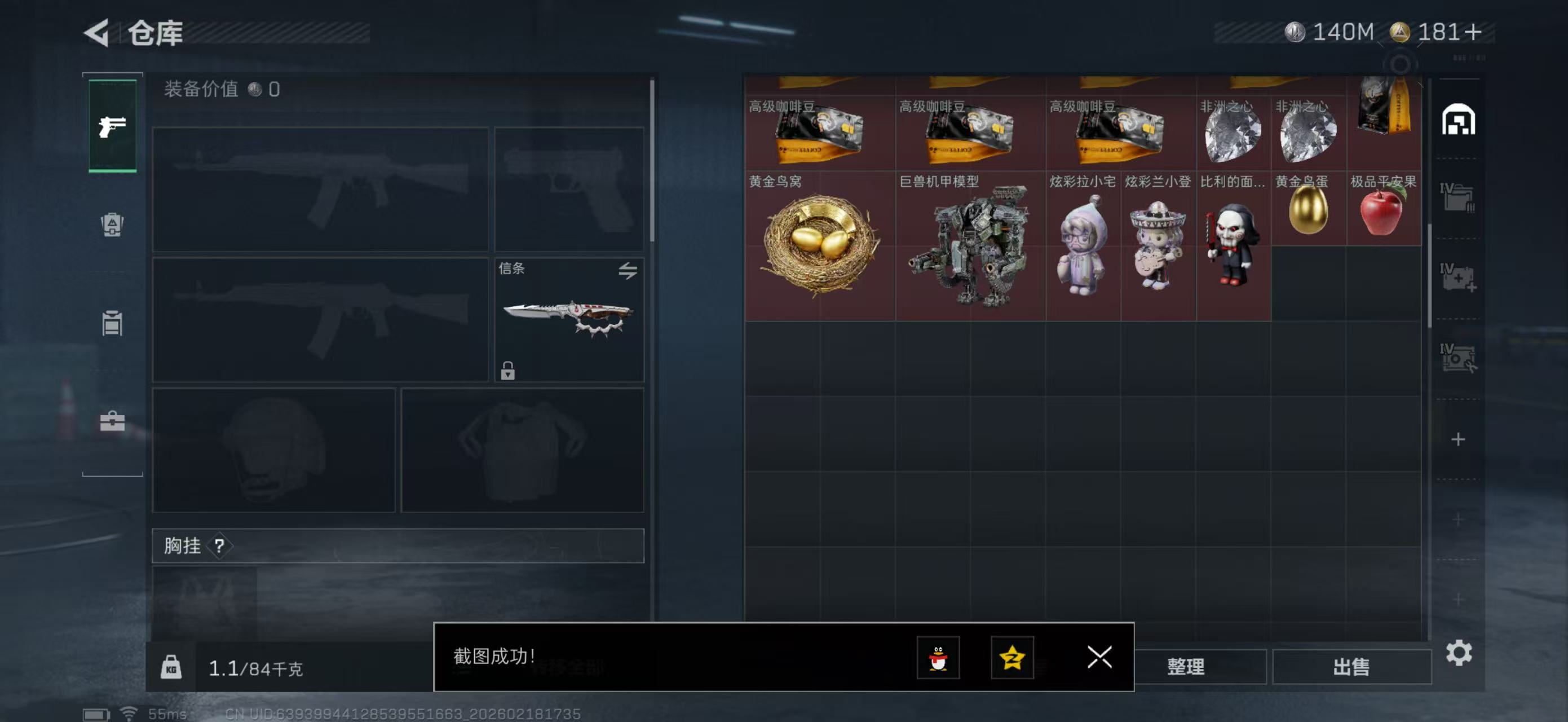Choose the 炫彩兰小登 figurine item
This screenshot has width=1568, height=722.
pyautogui.click(x=1158, y=245)
